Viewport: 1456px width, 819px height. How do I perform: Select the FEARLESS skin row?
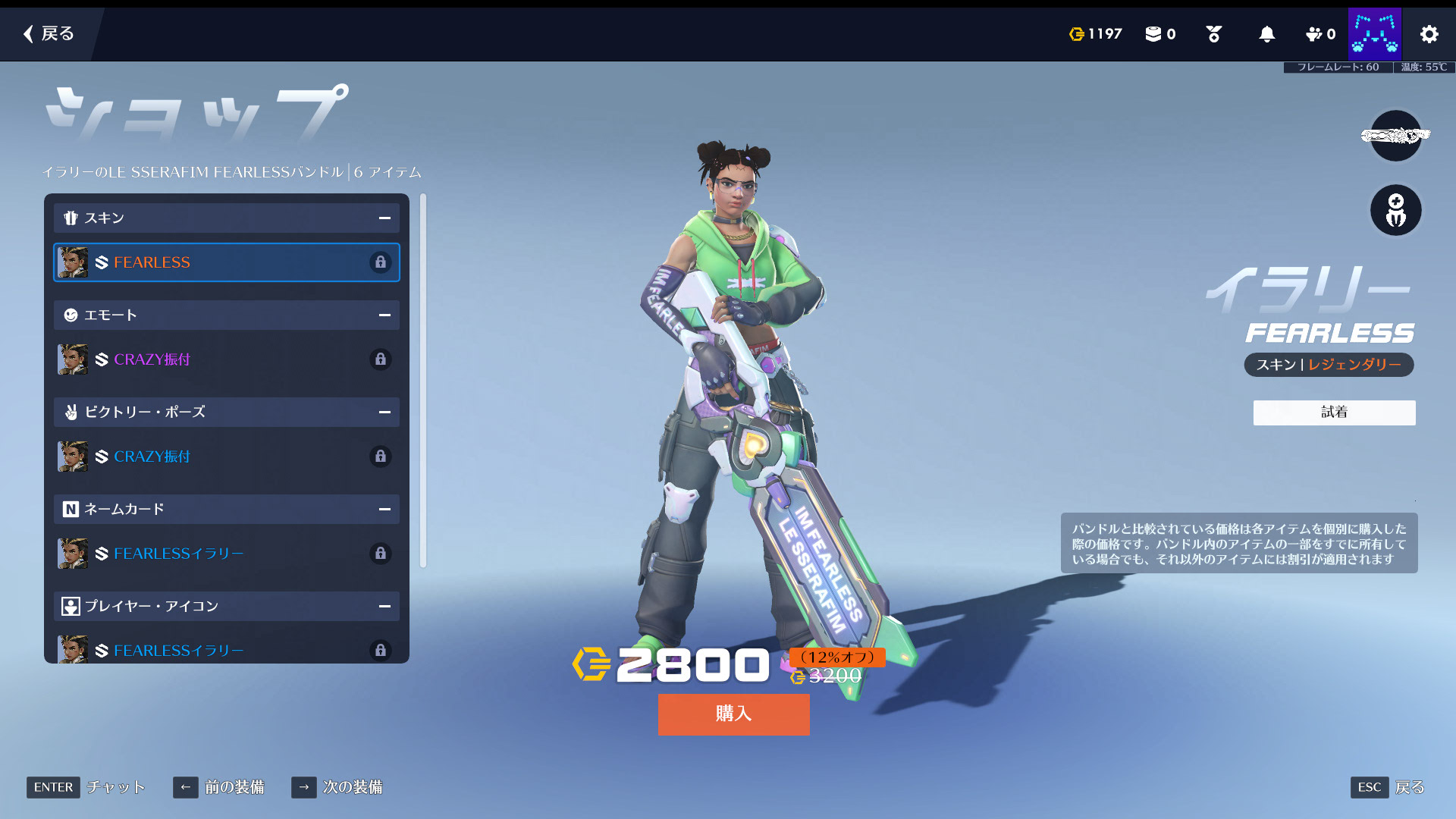pos(226,262)
